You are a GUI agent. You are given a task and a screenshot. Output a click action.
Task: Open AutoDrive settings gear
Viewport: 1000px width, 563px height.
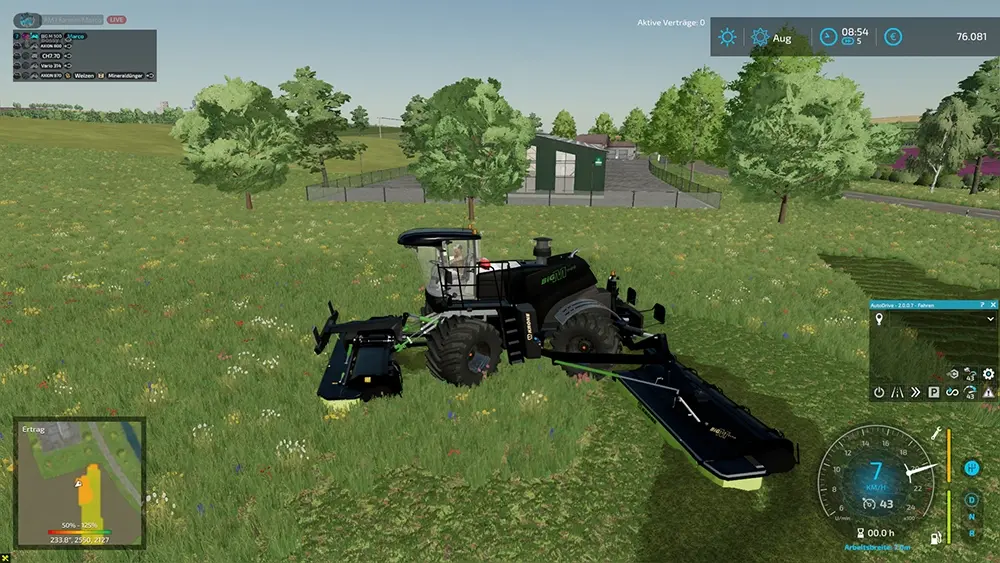[x=988, y=374]
